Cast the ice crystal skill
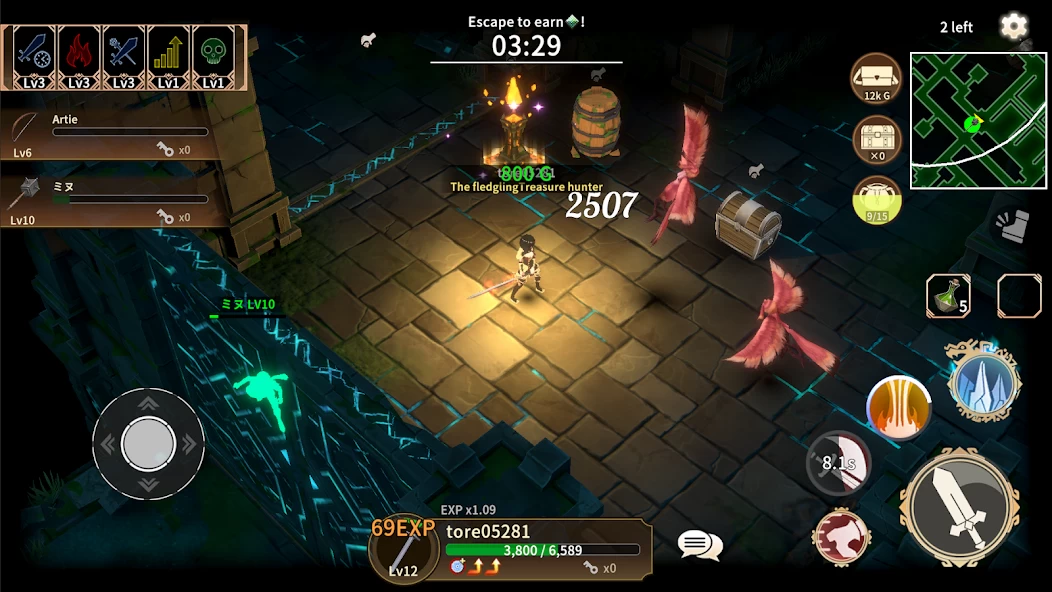1052x592 pixels. pyautogui.click(x=984, y=381)
